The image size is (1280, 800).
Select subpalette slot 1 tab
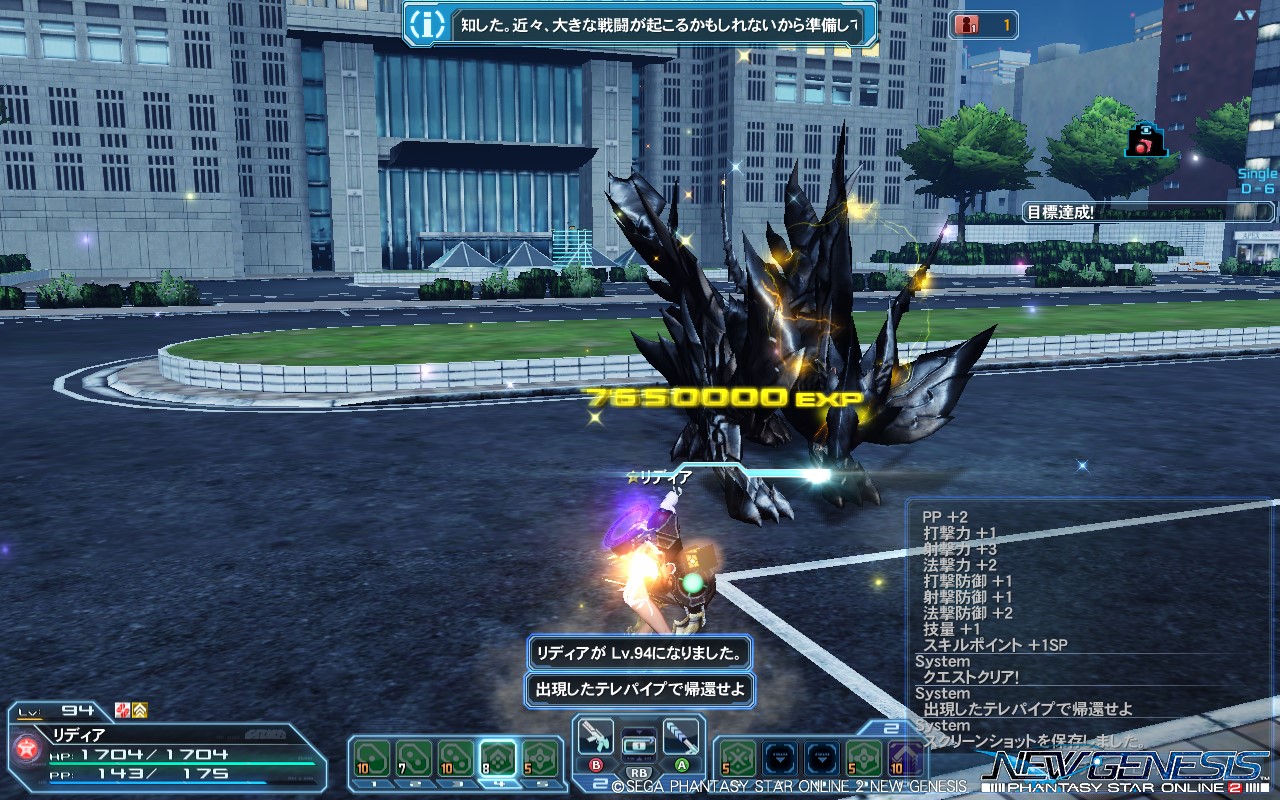(x=372, y=785)
